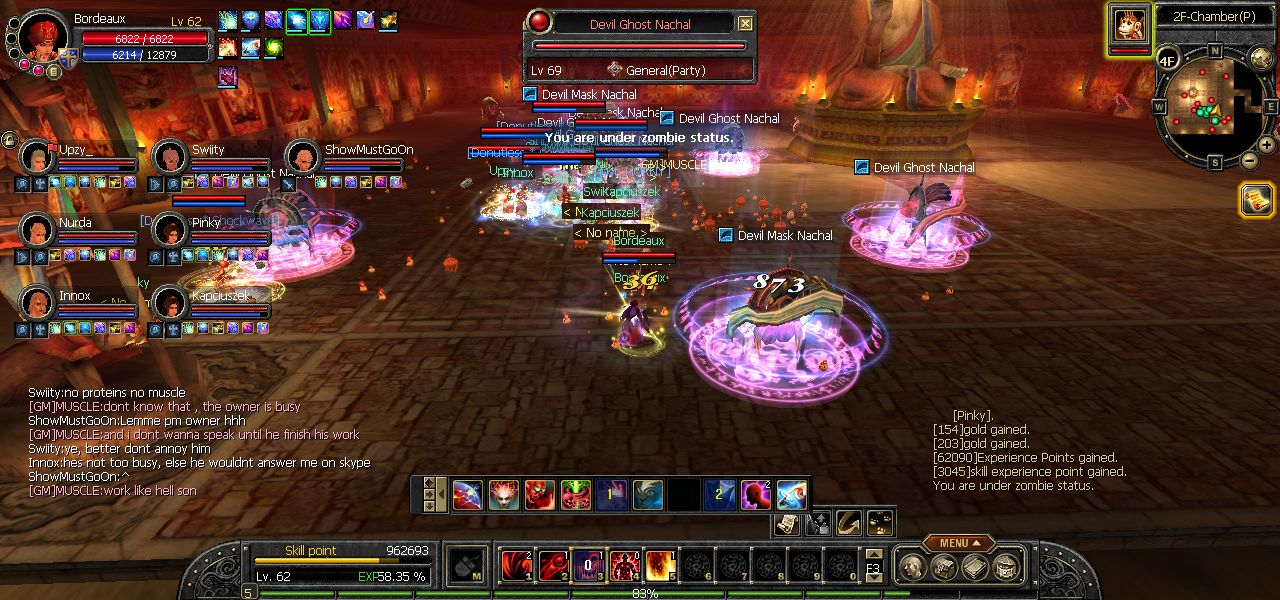Activate the red humanoid skill in slot 4
This screenshot has width=1280, height=600.
point(624,566)
